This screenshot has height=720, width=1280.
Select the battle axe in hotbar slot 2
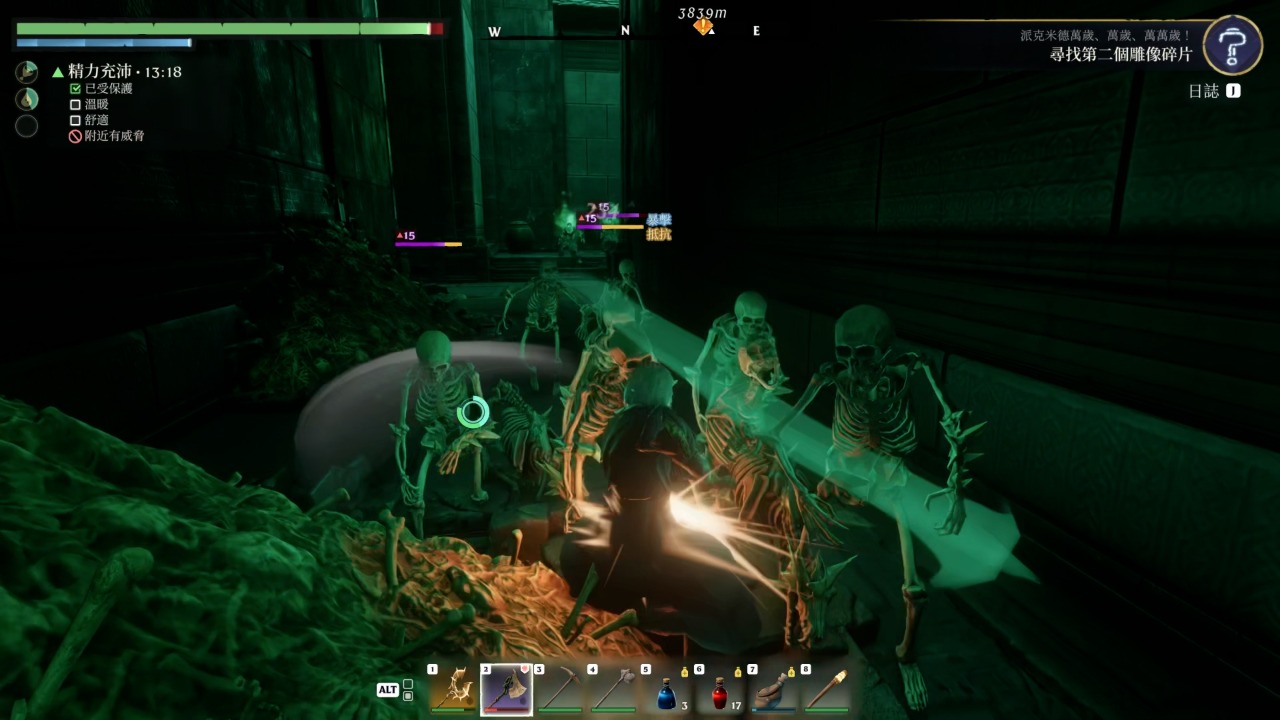click(x=506, y=690)
